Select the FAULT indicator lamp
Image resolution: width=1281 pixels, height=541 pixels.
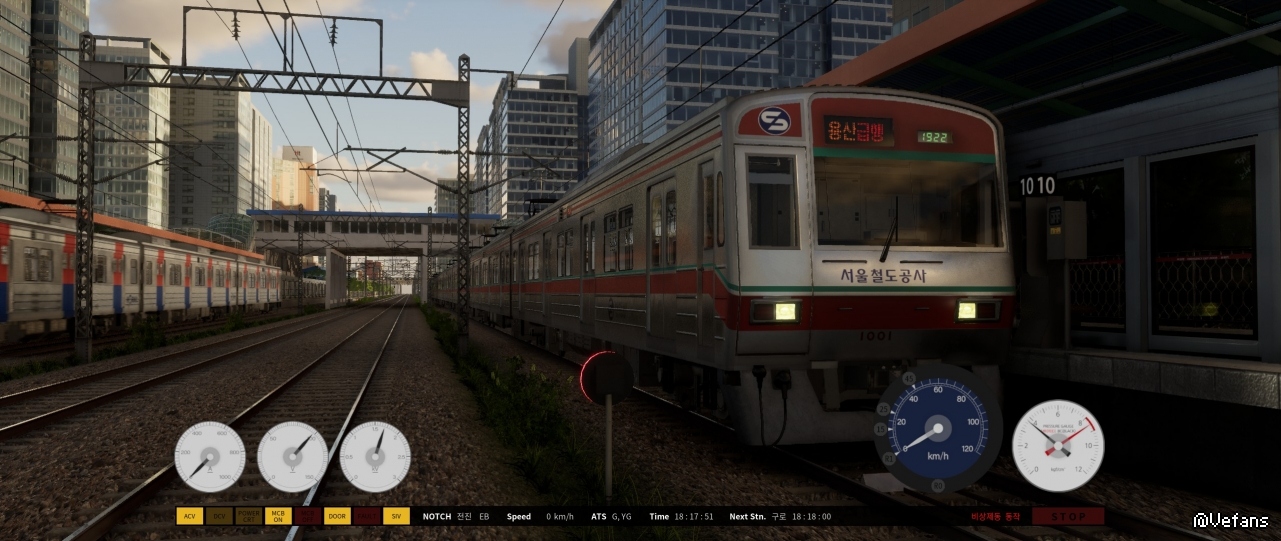[367, 516]
